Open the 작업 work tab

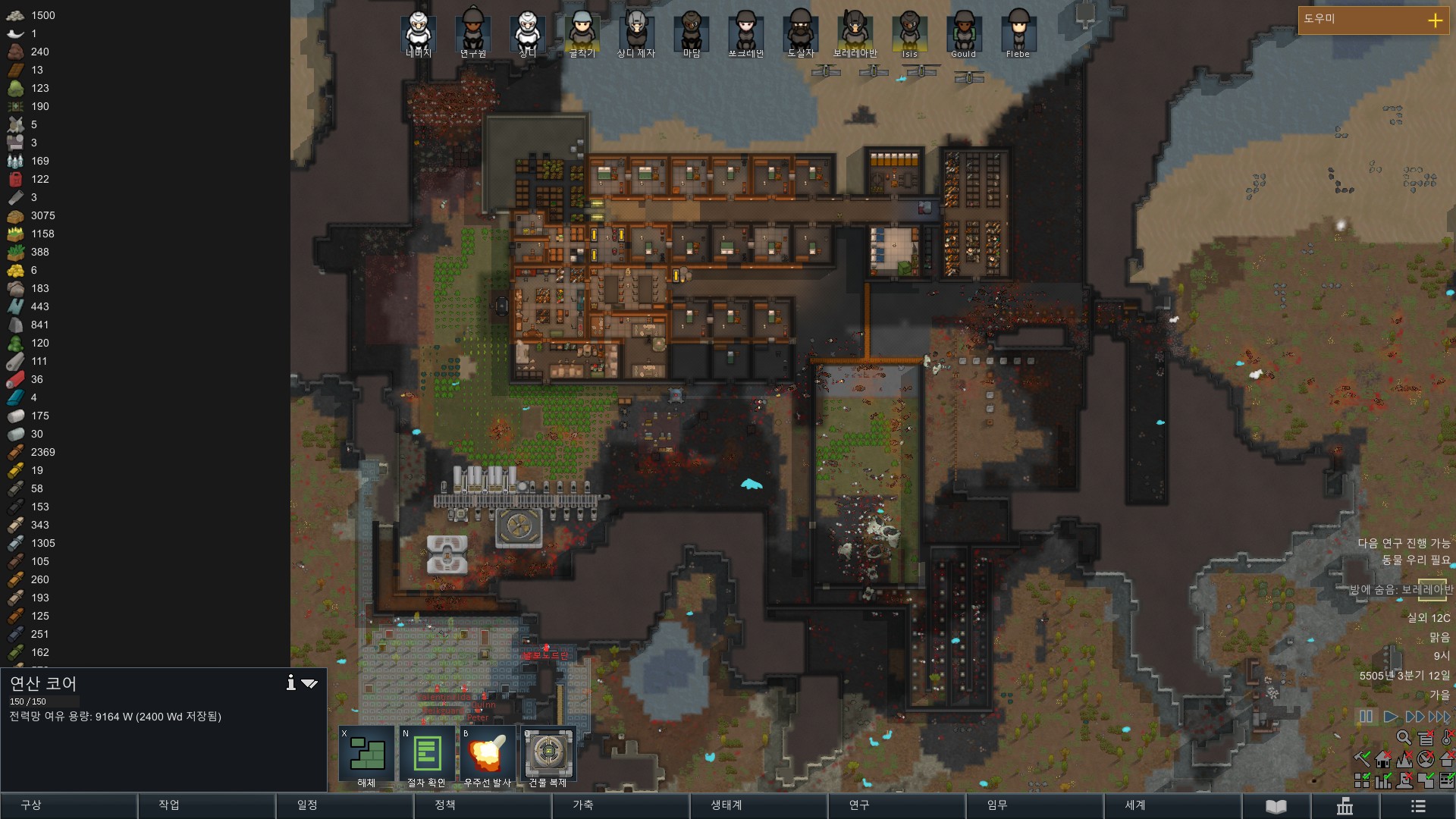(x=169, y=805)
